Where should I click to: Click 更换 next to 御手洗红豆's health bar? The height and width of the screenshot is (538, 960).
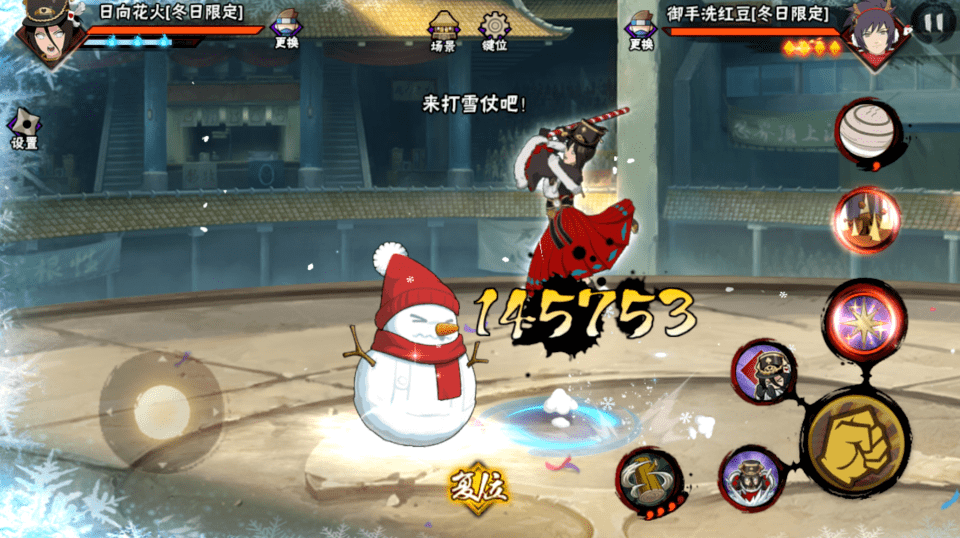click(x=641, y=30)
